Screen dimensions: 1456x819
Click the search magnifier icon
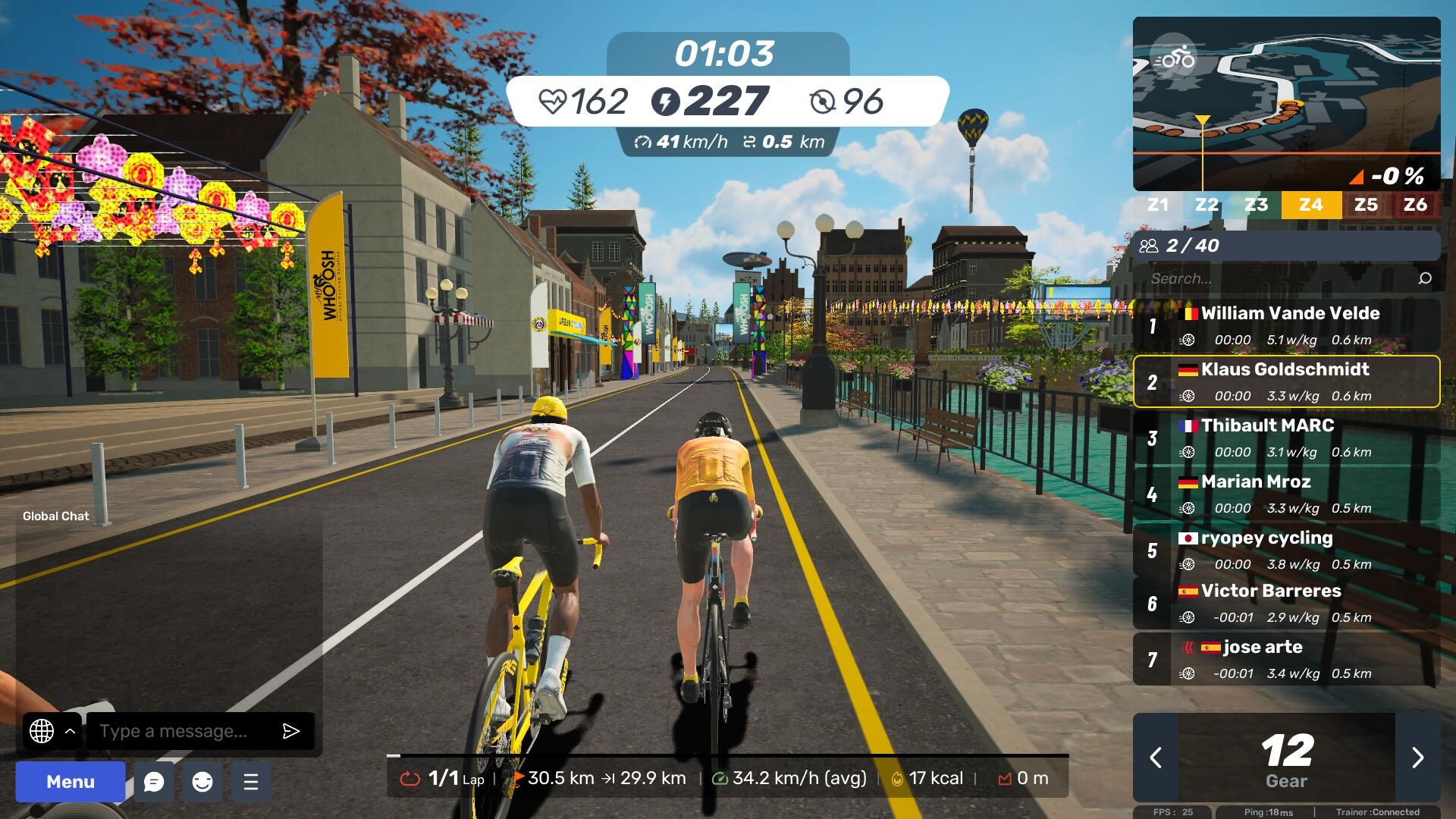[x=1425, y=278]
